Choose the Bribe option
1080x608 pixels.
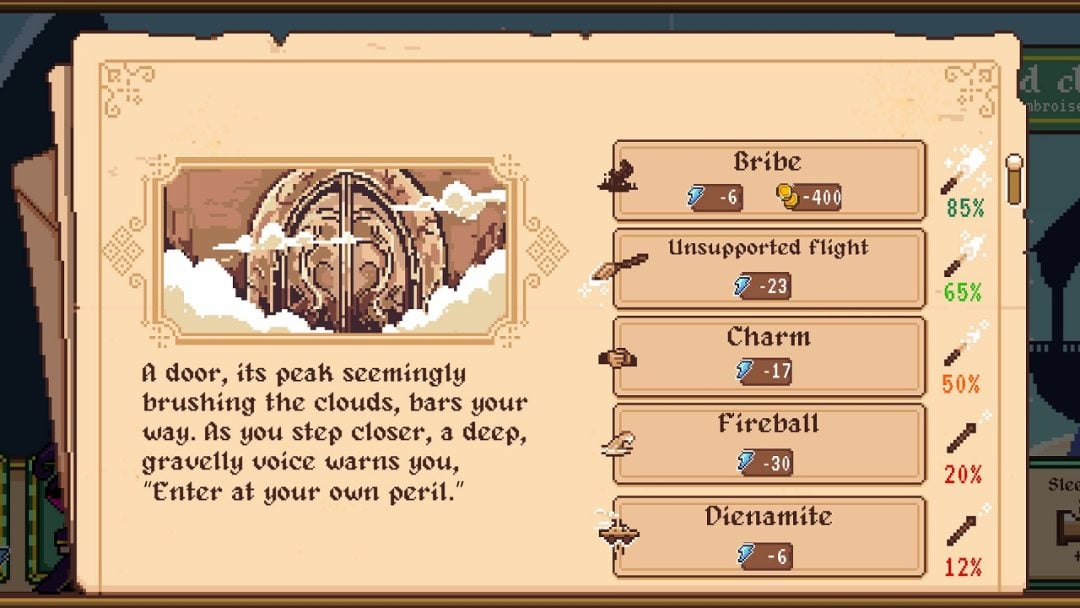point(768,180)
